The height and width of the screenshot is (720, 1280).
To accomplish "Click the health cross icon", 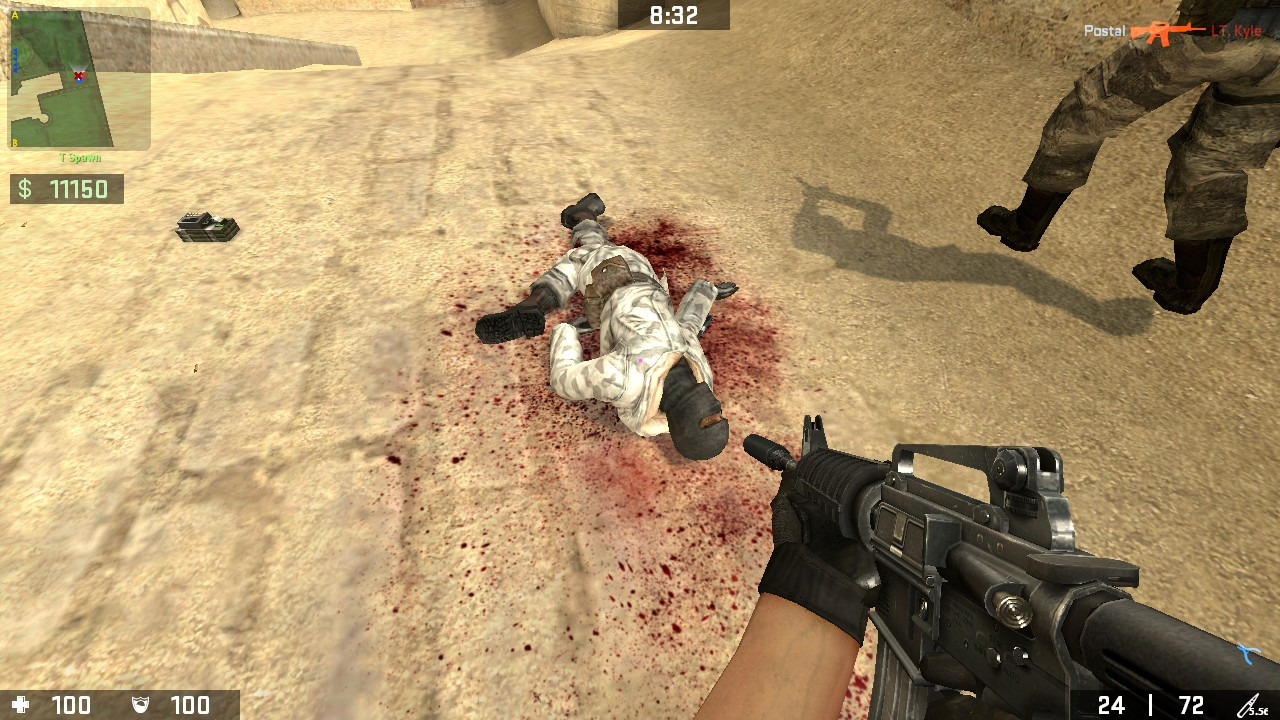I will pos(22,705).
